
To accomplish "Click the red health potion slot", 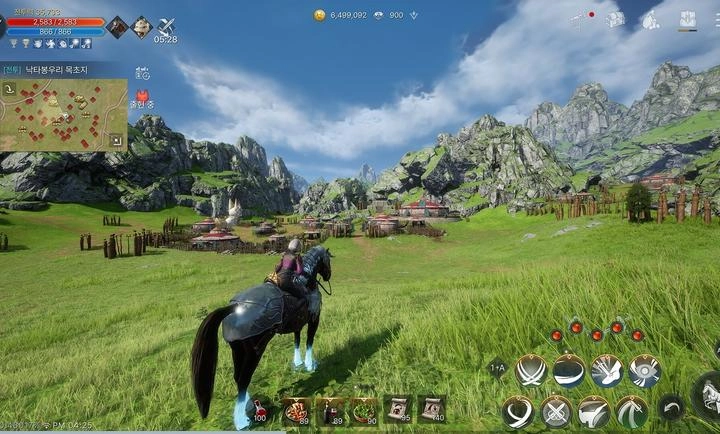I will 260,408.
